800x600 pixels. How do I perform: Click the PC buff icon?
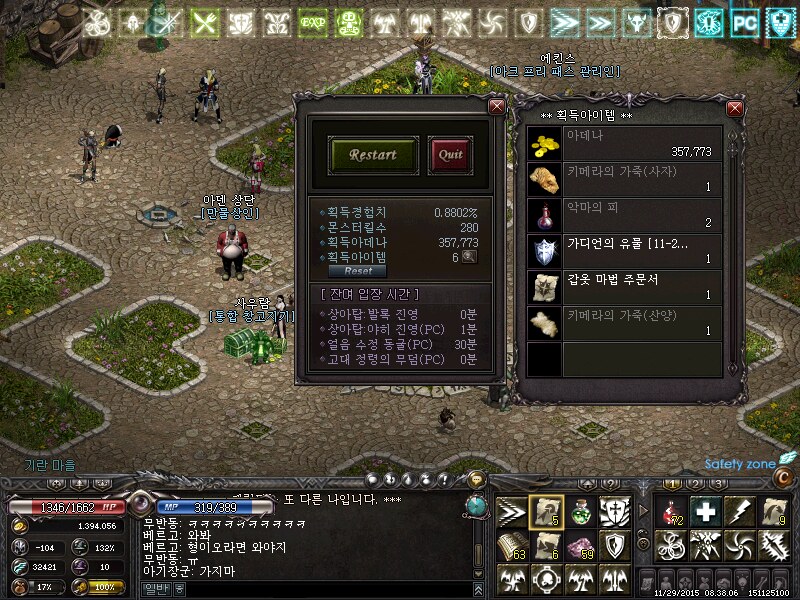(x=744, y=22)
